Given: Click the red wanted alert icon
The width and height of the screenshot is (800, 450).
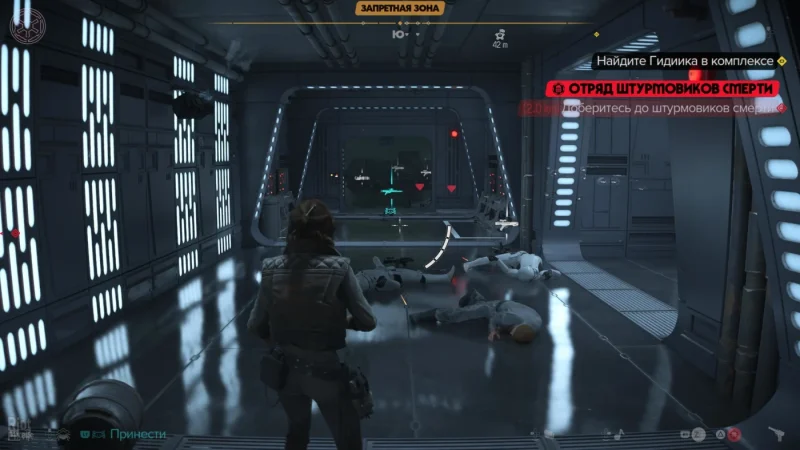Looking at the screenshot, I should click(x=734, y=435).
